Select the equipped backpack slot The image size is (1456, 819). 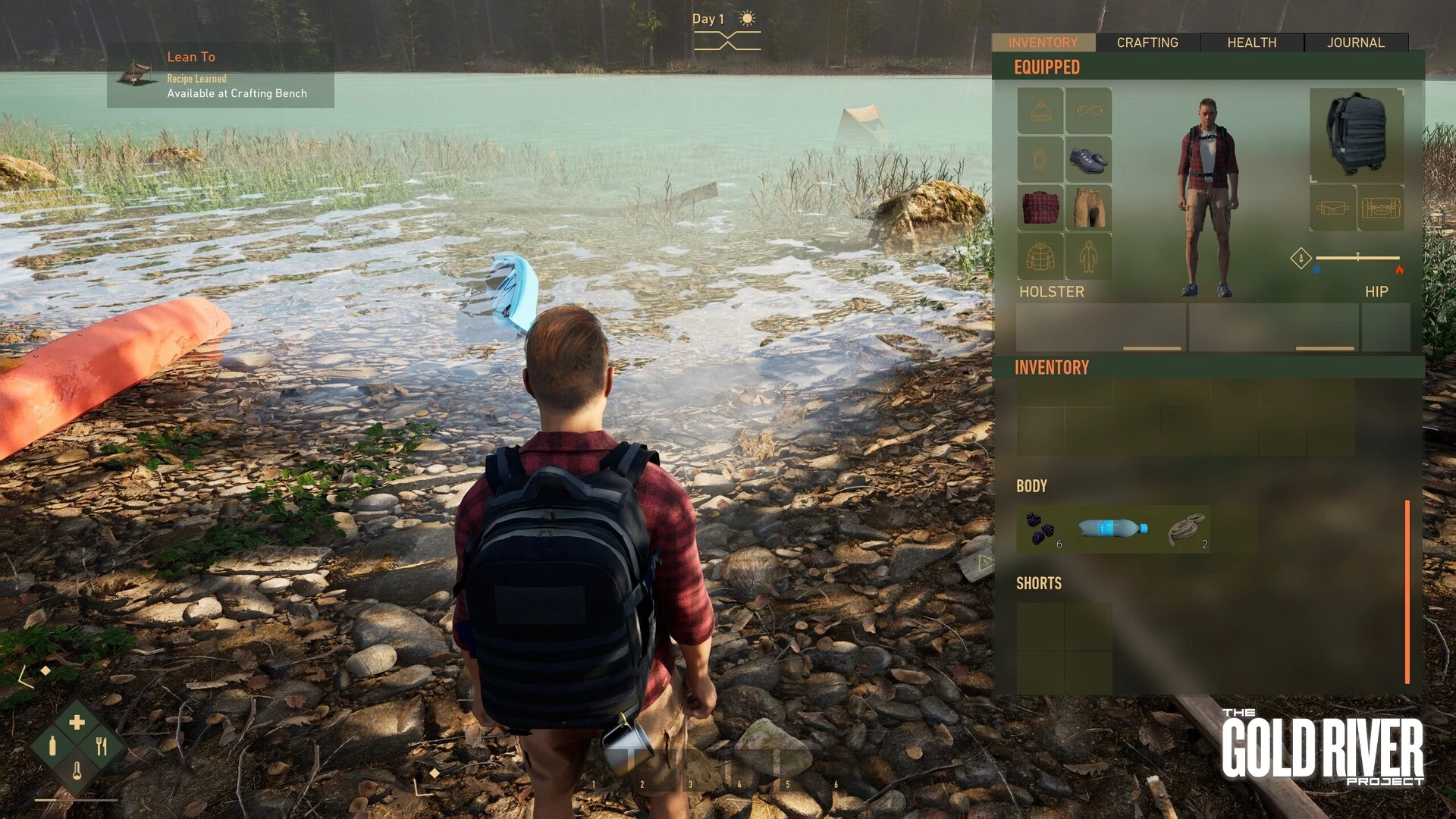(1357, 134)
